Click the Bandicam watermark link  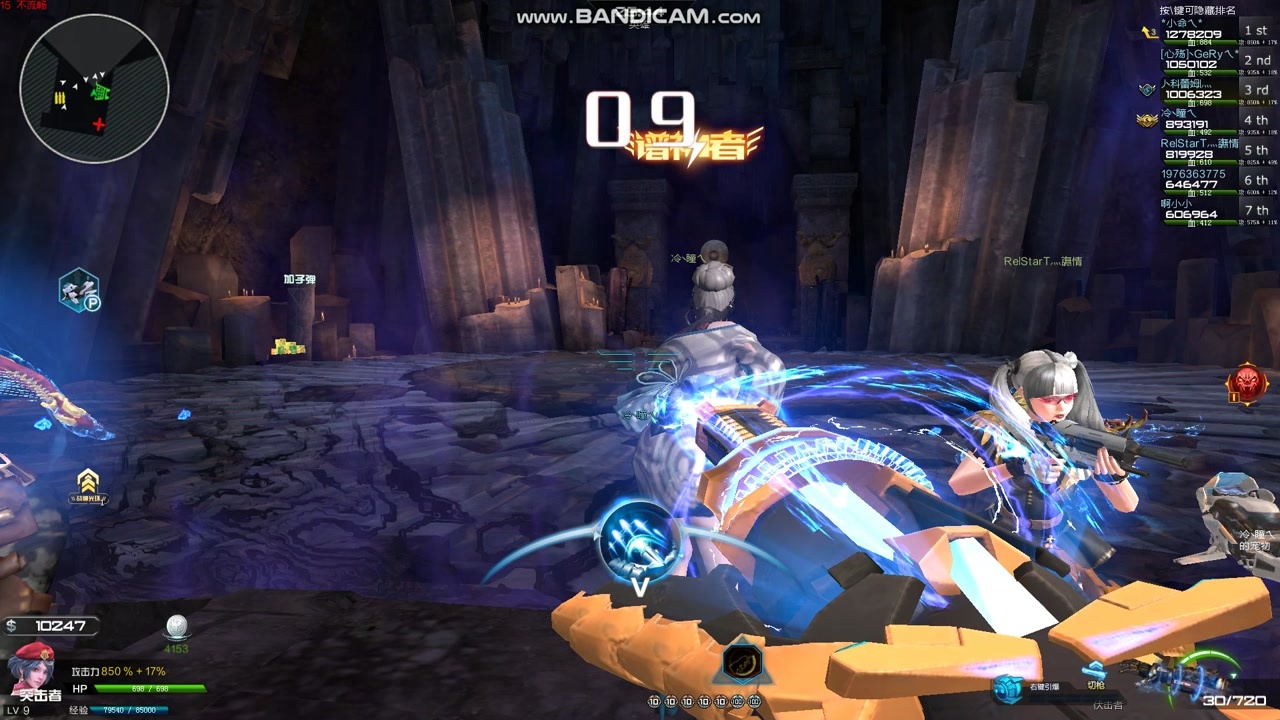pos(638,17)
